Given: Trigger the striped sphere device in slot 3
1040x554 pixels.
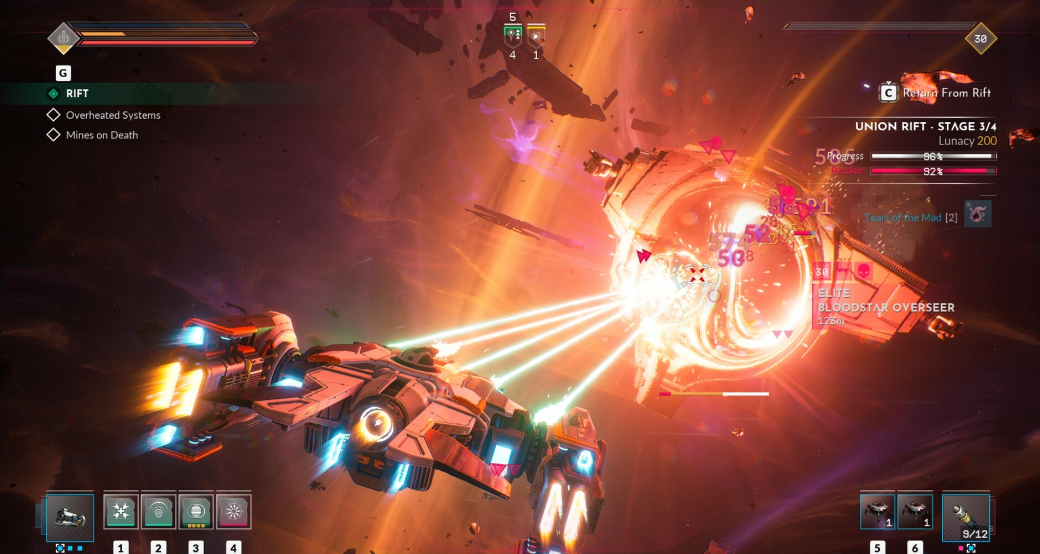Looking at the screenshot, I should (196, 512).
